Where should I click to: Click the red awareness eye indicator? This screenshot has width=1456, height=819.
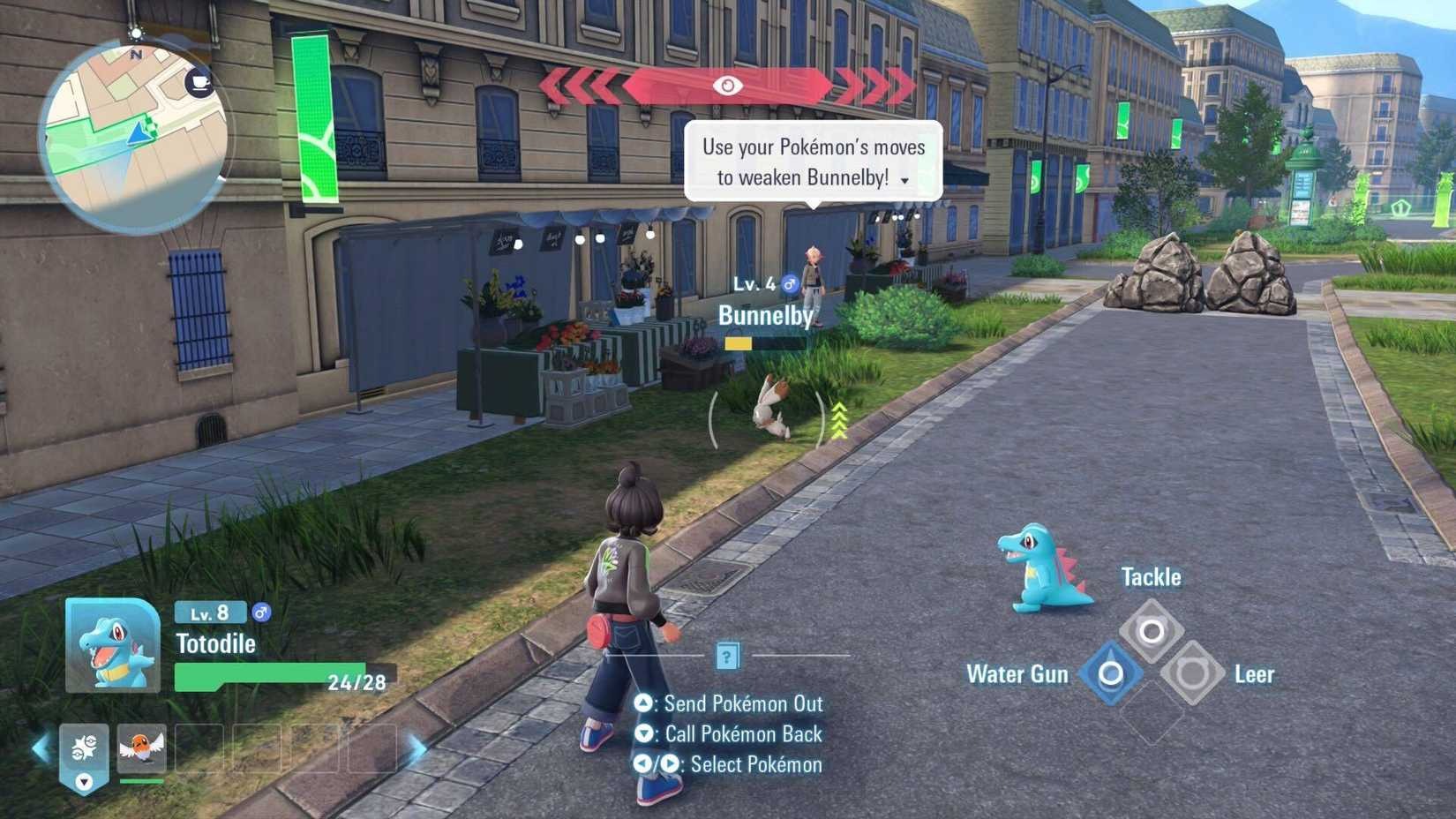[x=726, y=86]
